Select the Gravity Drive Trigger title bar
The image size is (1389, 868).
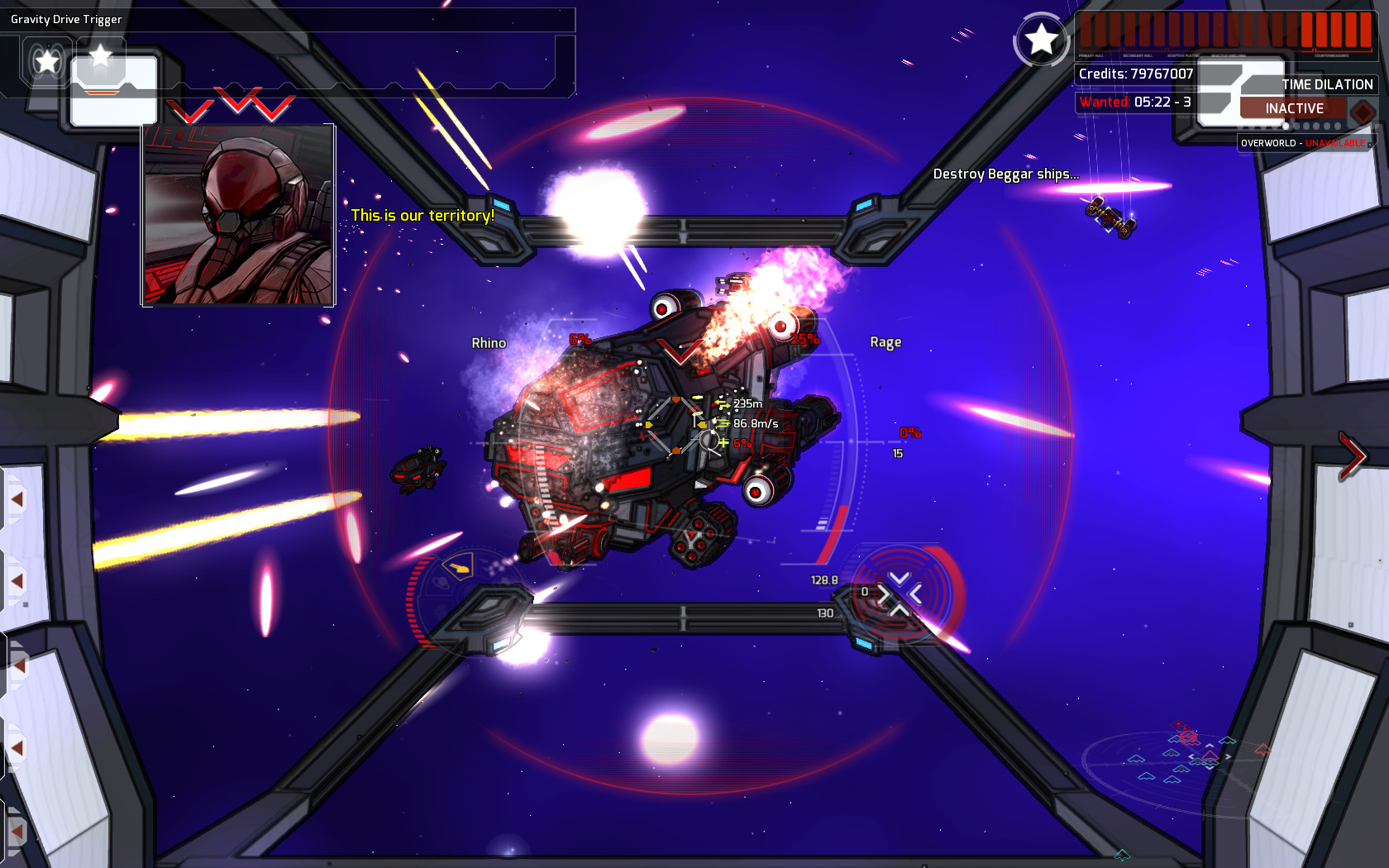pyautogui.click(x=66, y=18)
